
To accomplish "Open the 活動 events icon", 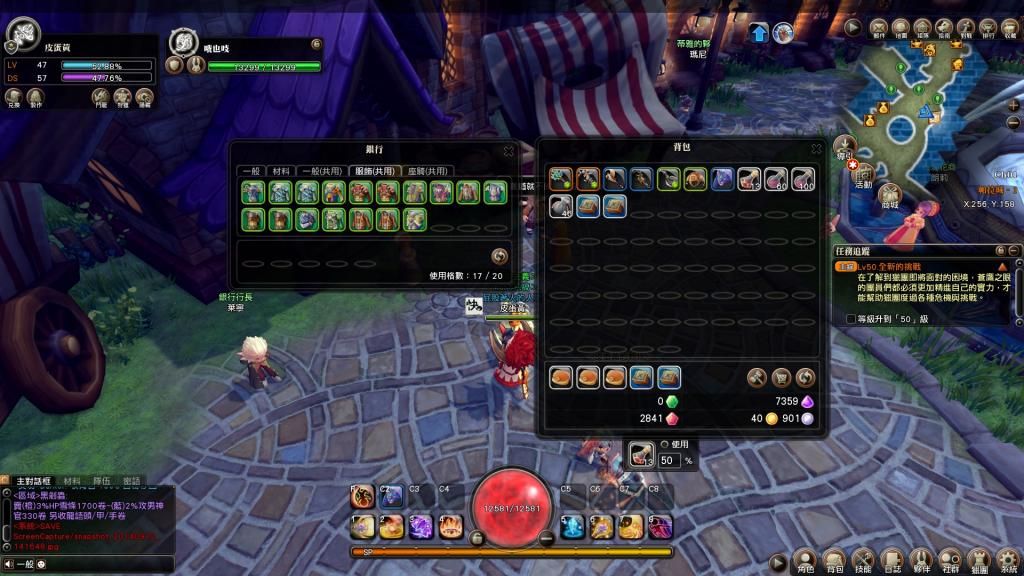I will 863,172.
